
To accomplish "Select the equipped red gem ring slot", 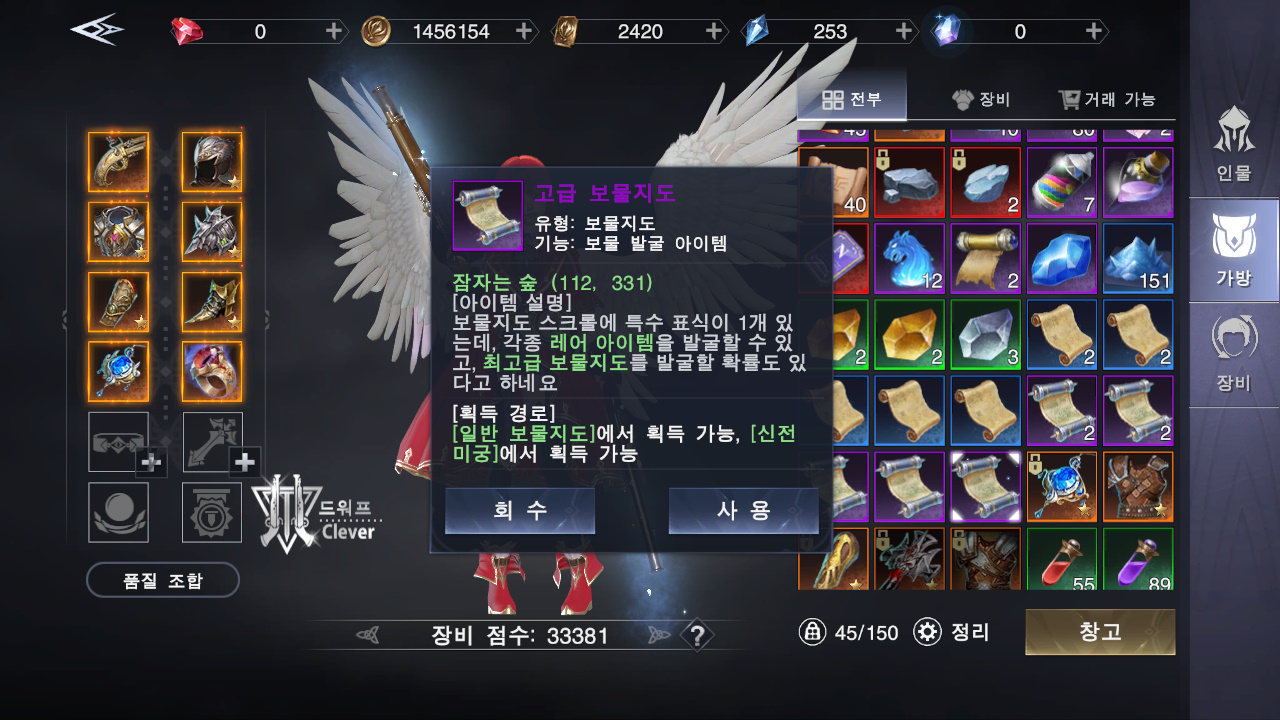I will point(212,372).
